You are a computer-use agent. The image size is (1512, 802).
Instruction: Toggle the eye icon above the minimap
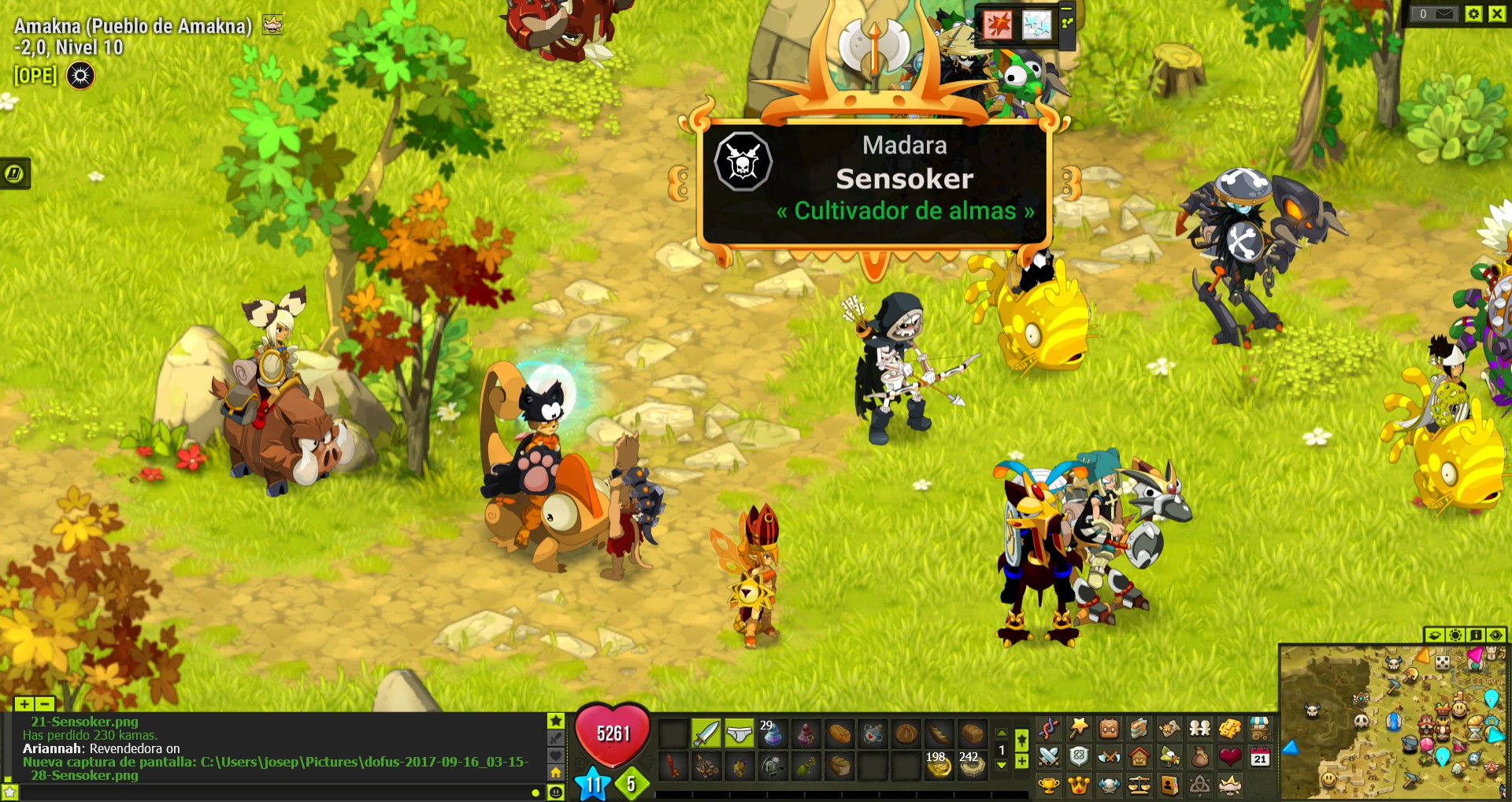pyautogui.click(x=1495, y=635)
